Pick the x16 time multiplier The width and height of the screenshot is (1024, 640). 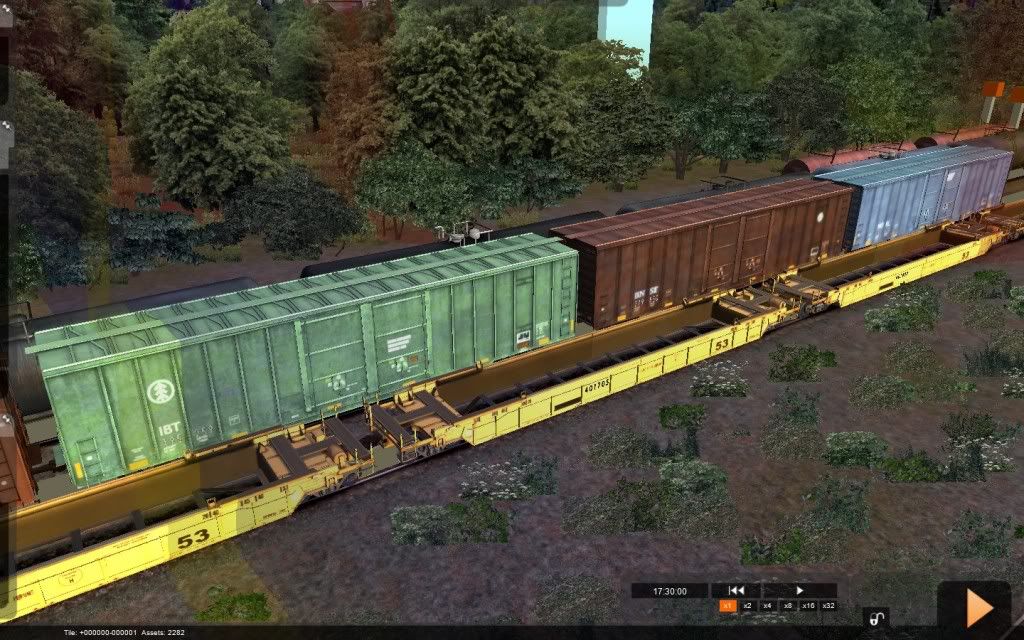807,606
